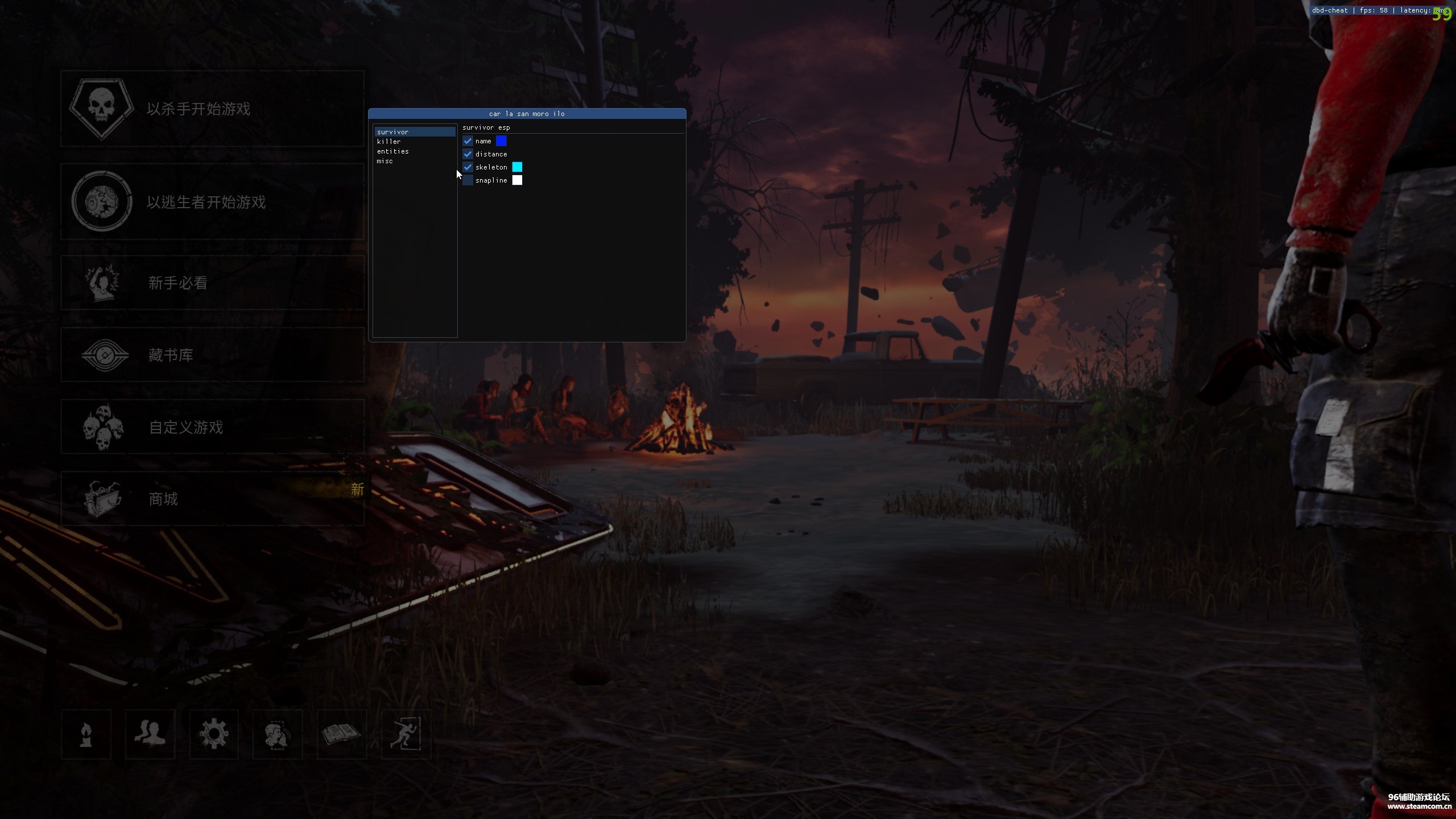Switch to the misc tab in the overlay
Screen dimensions: 1456x819
coord(385,162)
